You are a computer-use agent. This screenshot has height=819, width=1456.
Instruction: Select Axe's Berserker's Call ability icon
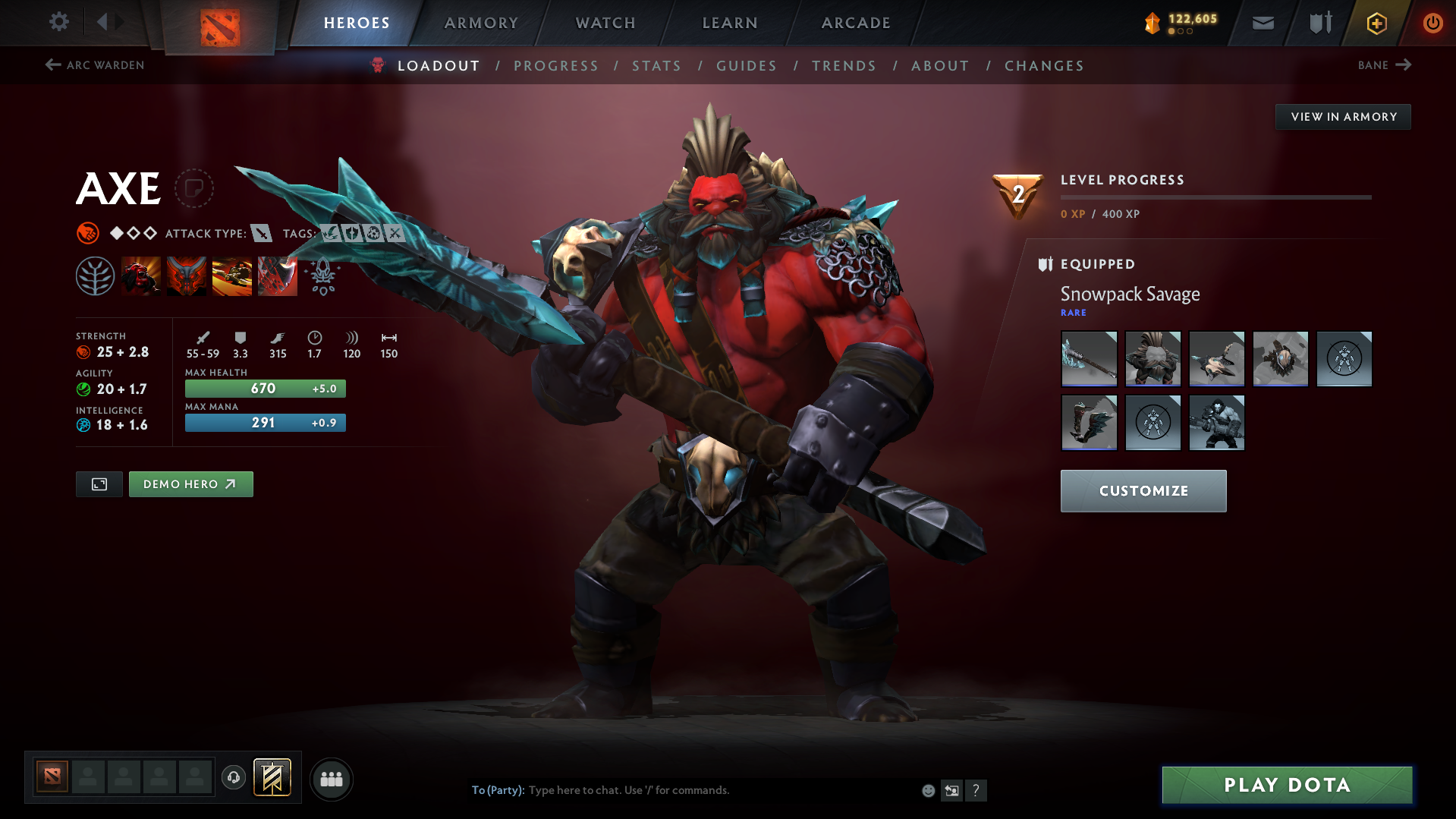(141, 276)
